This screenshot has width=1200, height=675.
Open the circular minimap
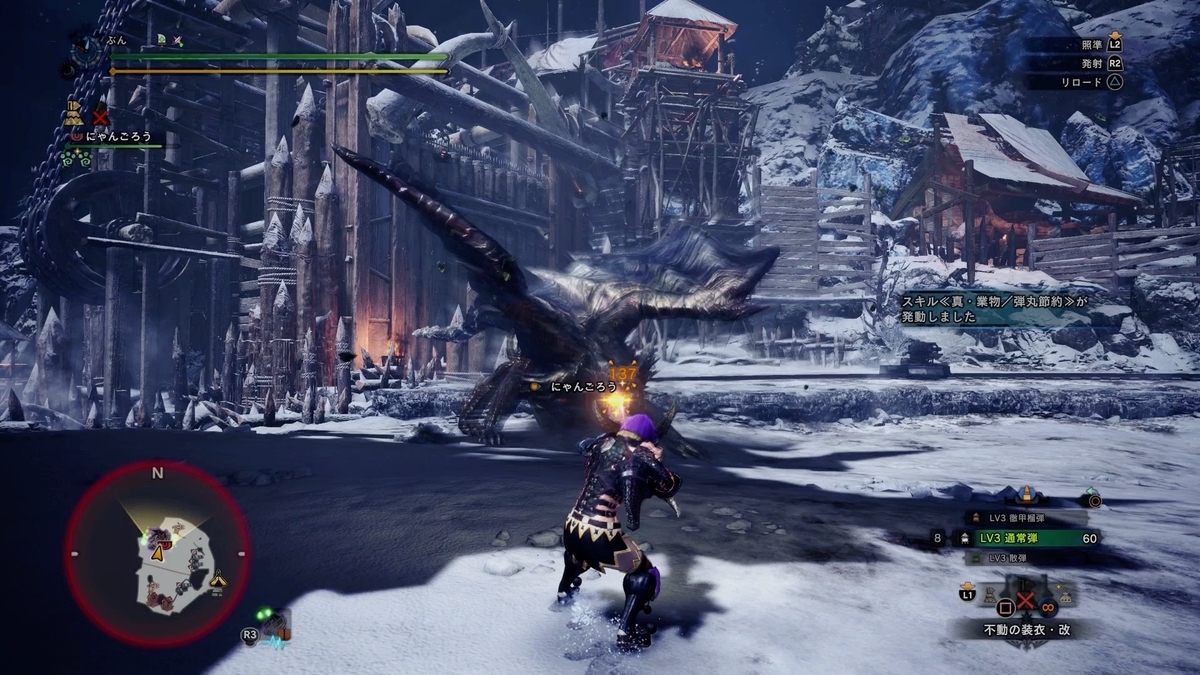pos(157,555)
